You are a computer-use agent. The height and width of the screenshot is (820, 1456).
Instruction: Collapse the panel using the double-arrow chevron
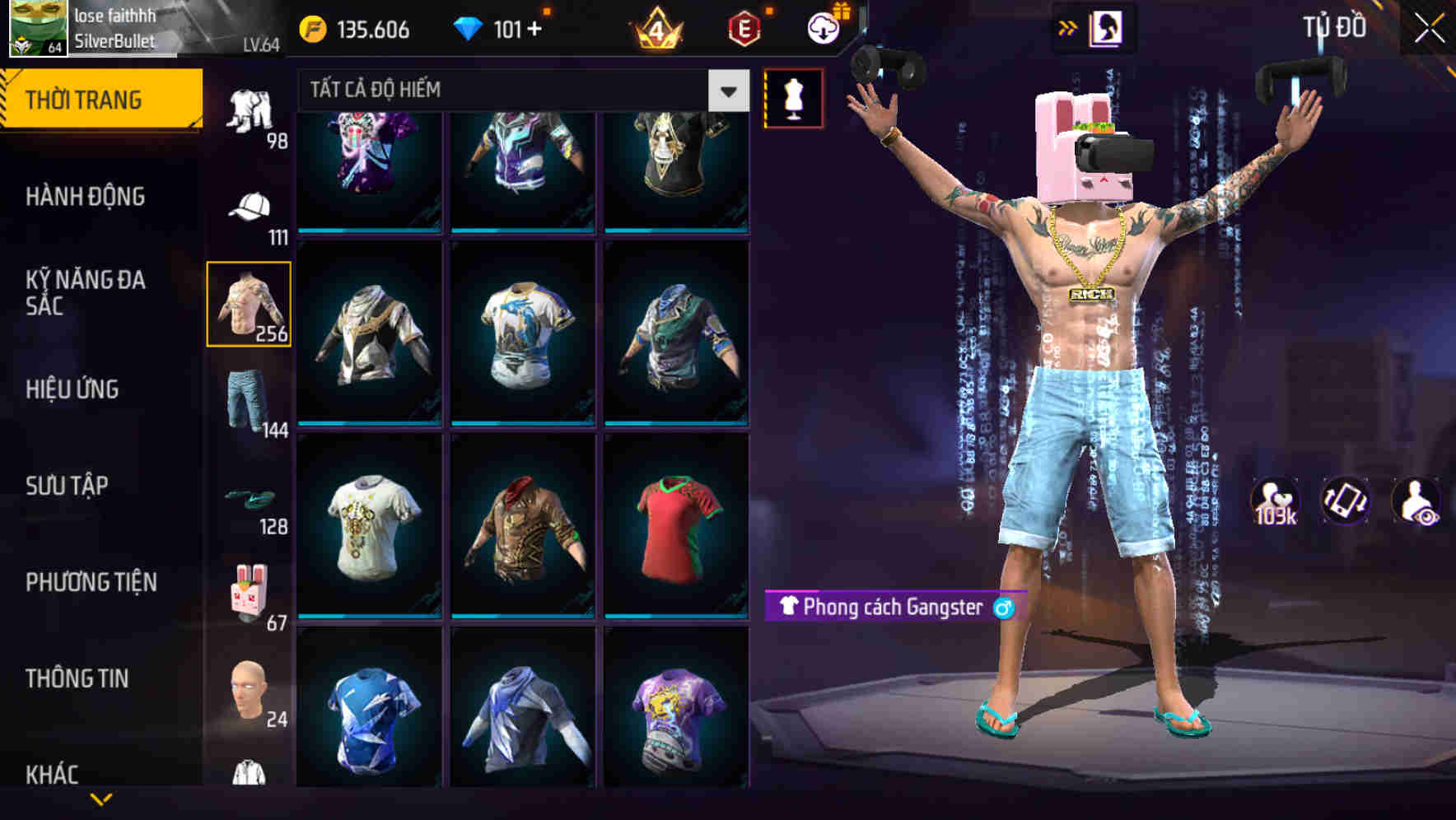click(1068, 27)
